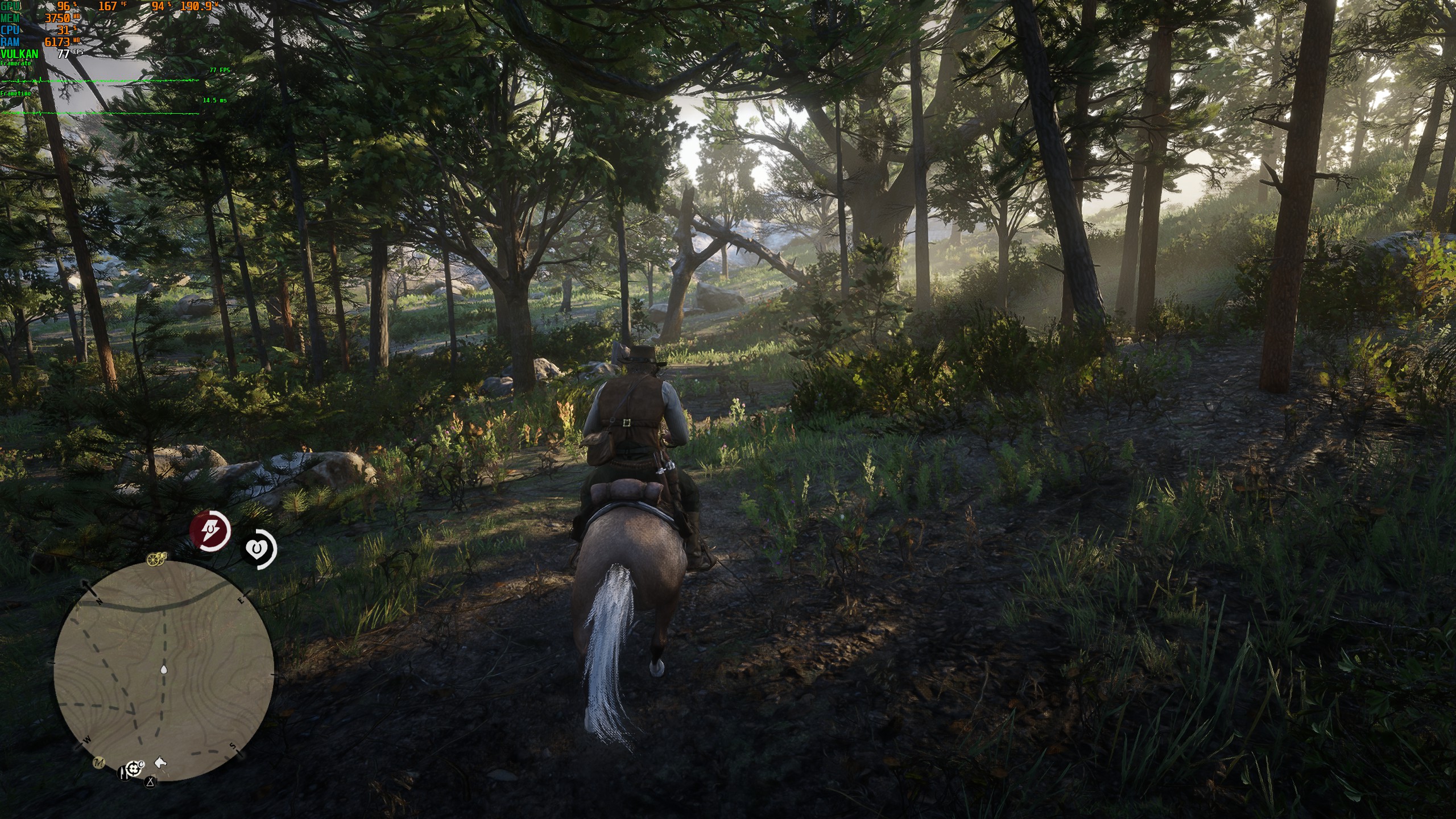This screenshot has width=1456, height=819.
Task: Click the white horse head marker
Action: pos(161,762)
